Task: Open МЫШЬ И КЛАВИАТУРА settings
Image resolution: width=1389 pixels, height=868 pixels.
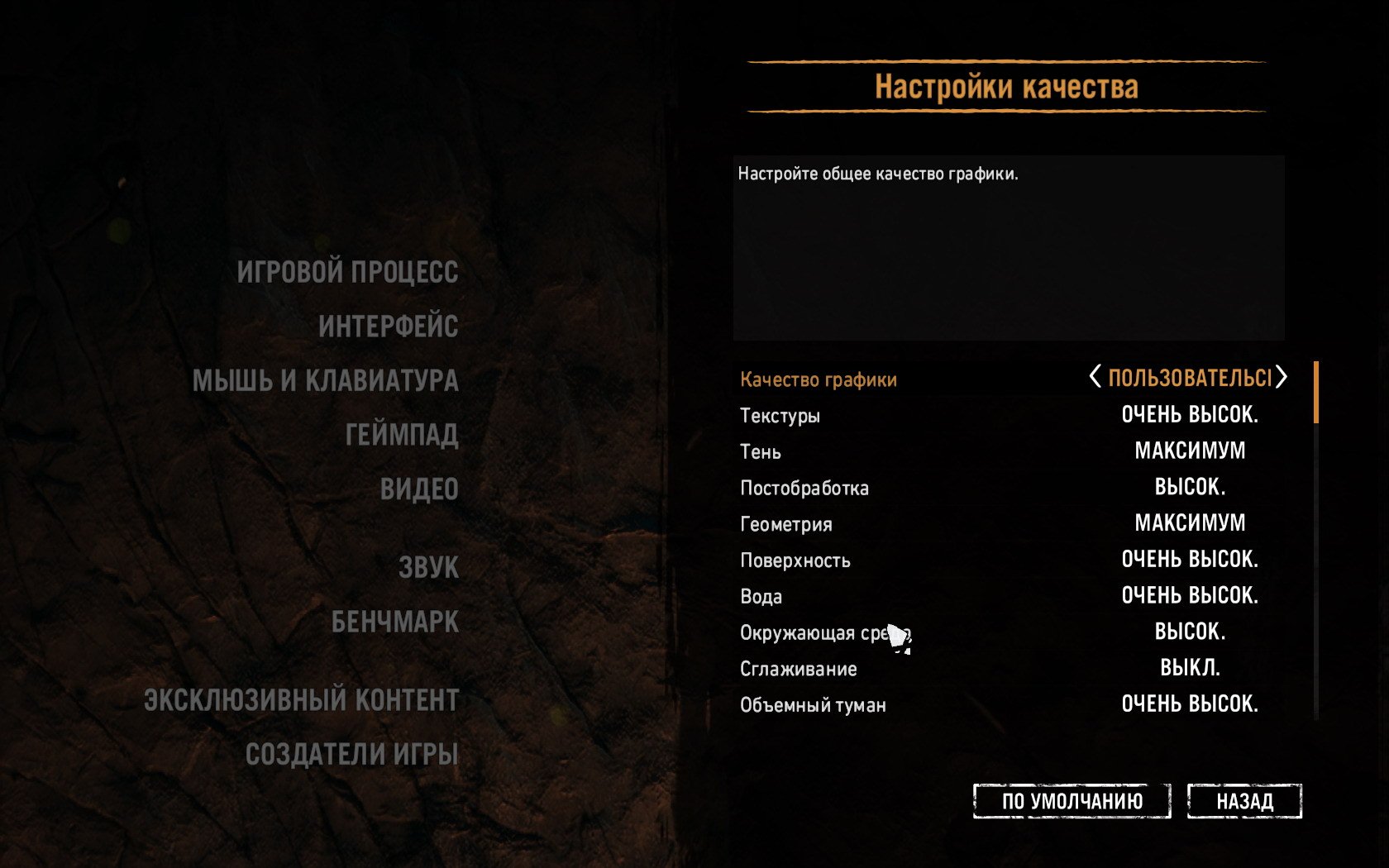Action: pos(325,381)
